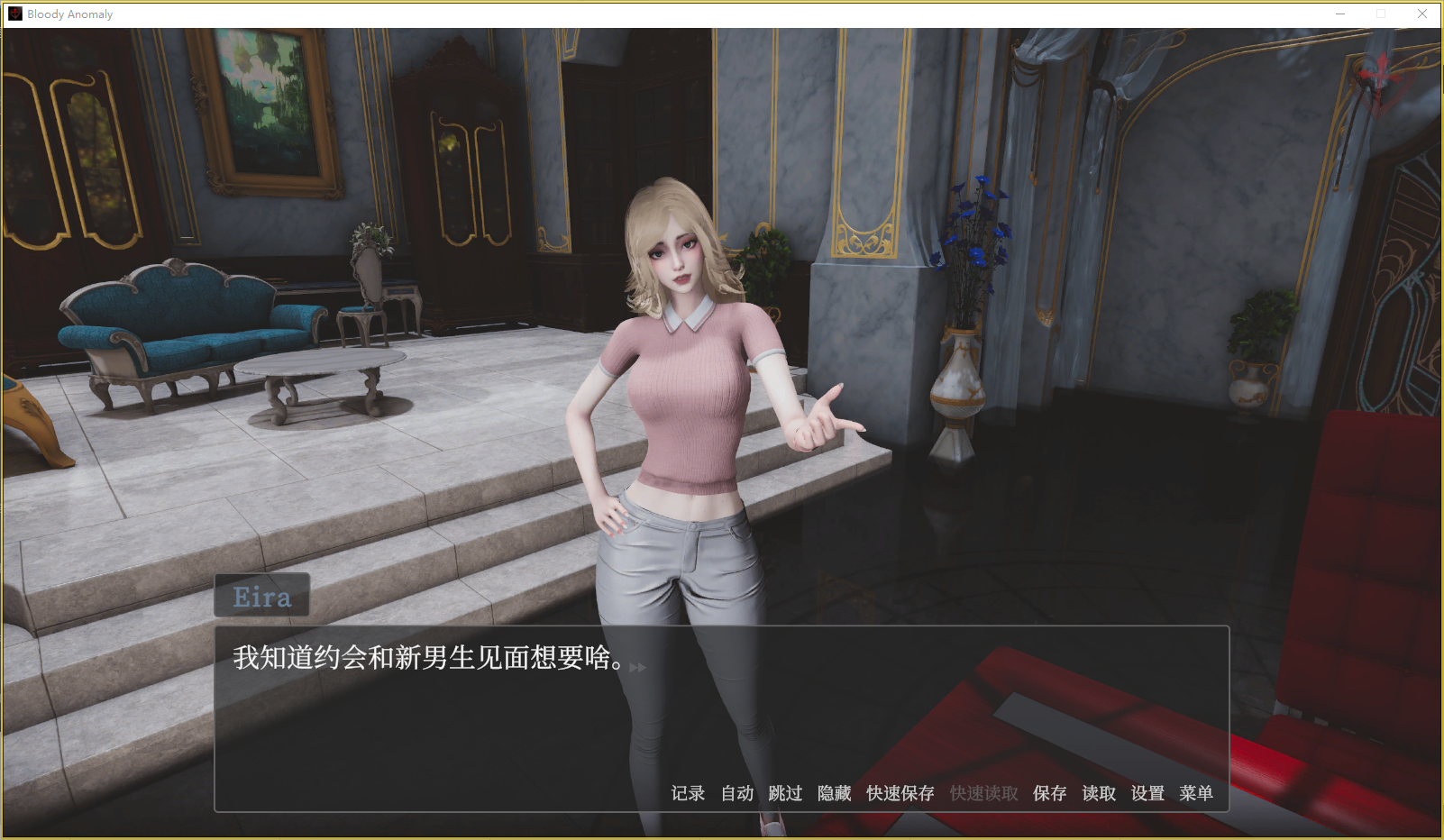Minimize the game window
Screen dimensions: 1444x840
pyautogui.click(x=1340, y=14)
